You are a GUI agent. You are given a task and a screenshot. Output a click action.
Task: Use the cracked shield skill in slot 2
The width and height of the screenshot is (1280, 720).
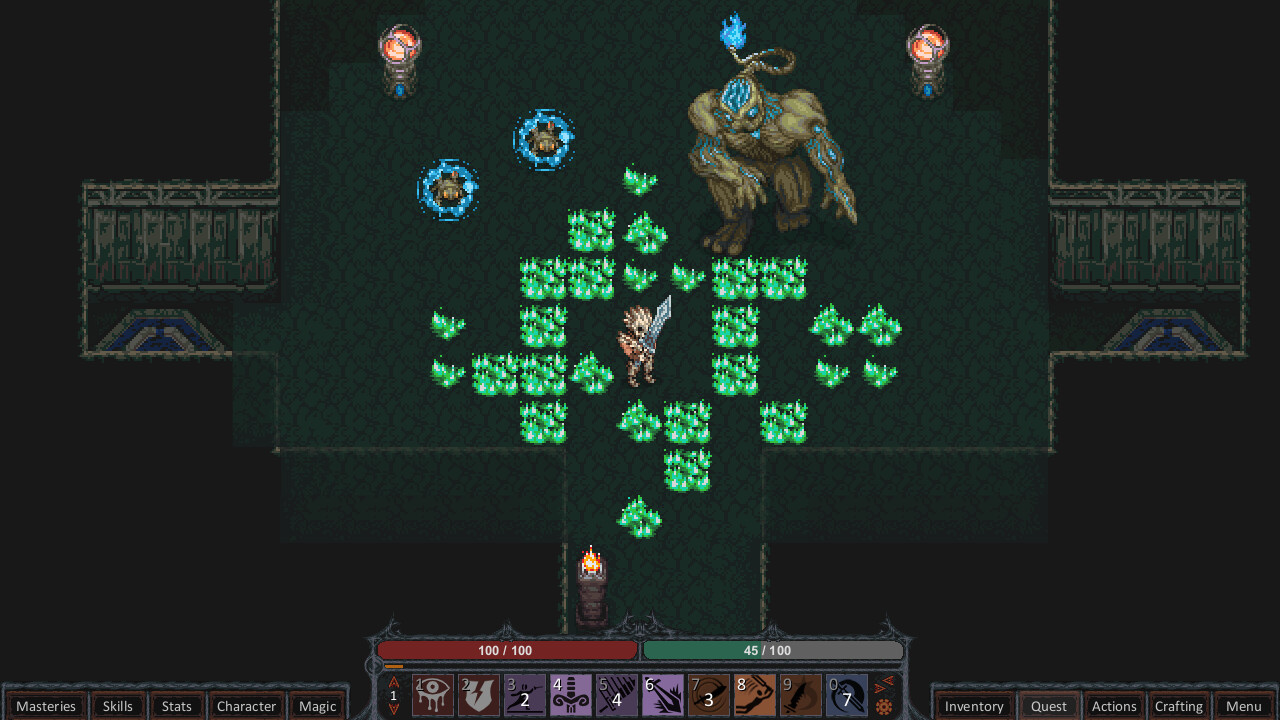(x=479, y=695)
